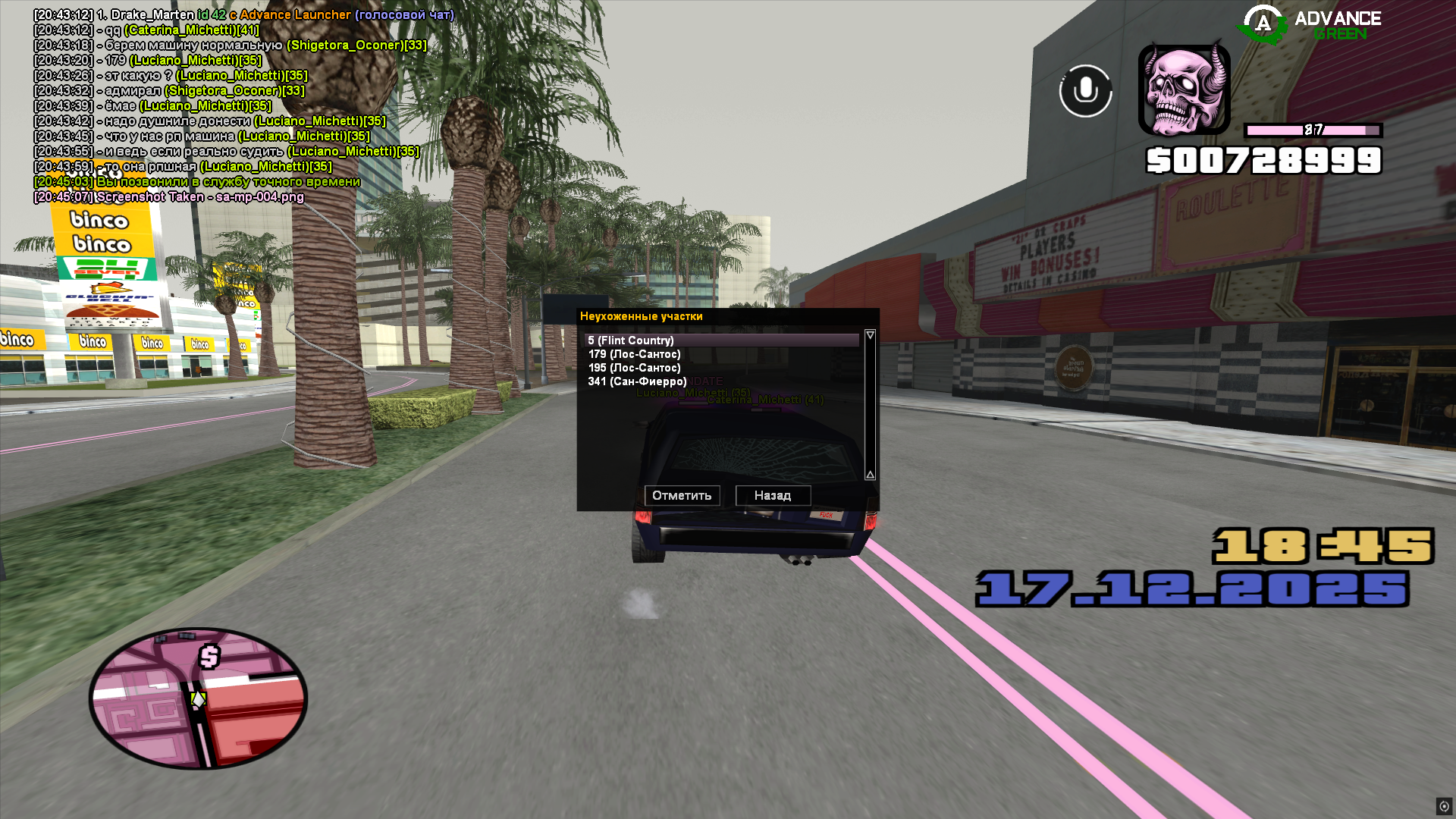Click the dialog list's bottom scroll arrow
Image resolution: width=1456 pixels, height=819 pixels.
870,475
